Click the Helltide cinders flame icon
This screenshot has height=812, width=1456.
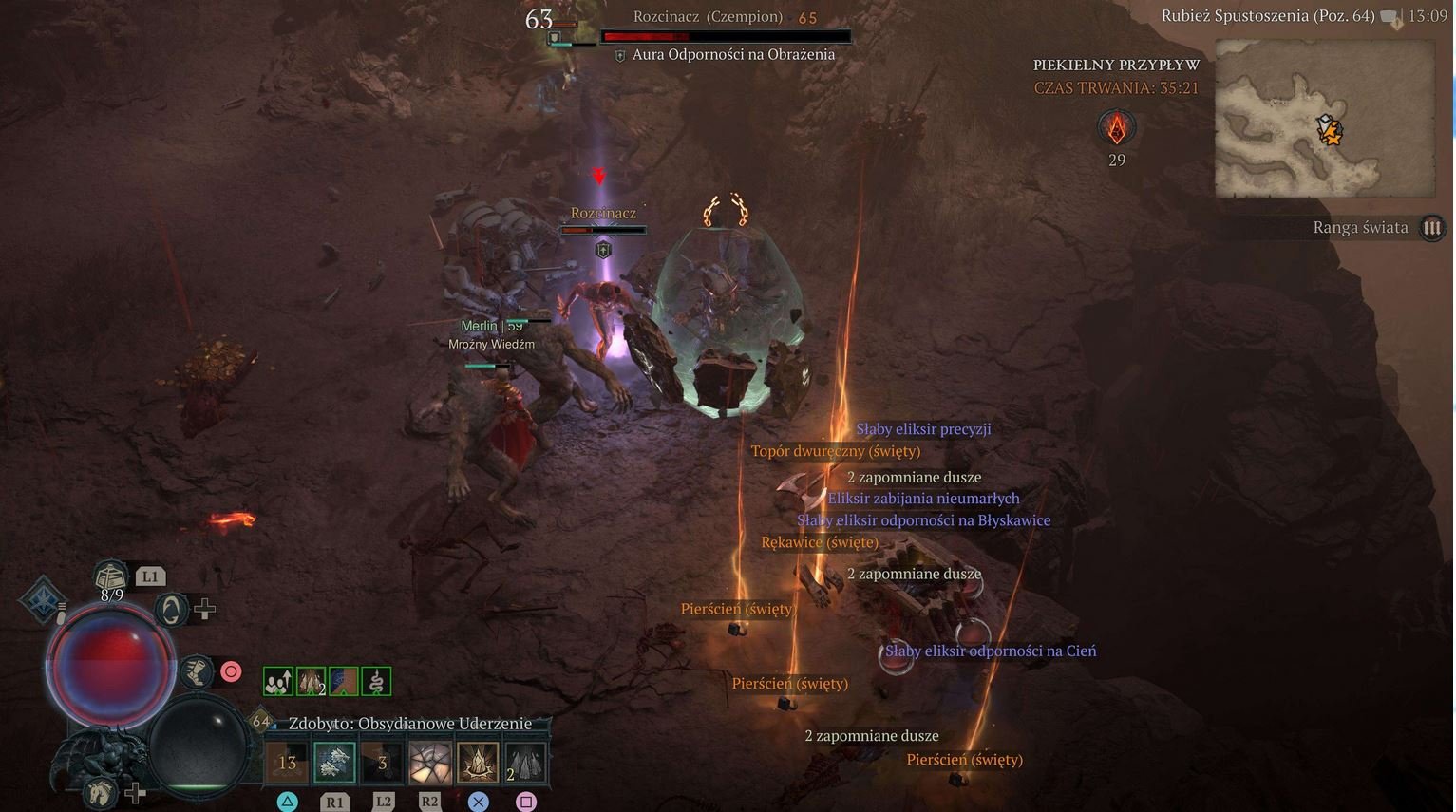coord(1117,127)
